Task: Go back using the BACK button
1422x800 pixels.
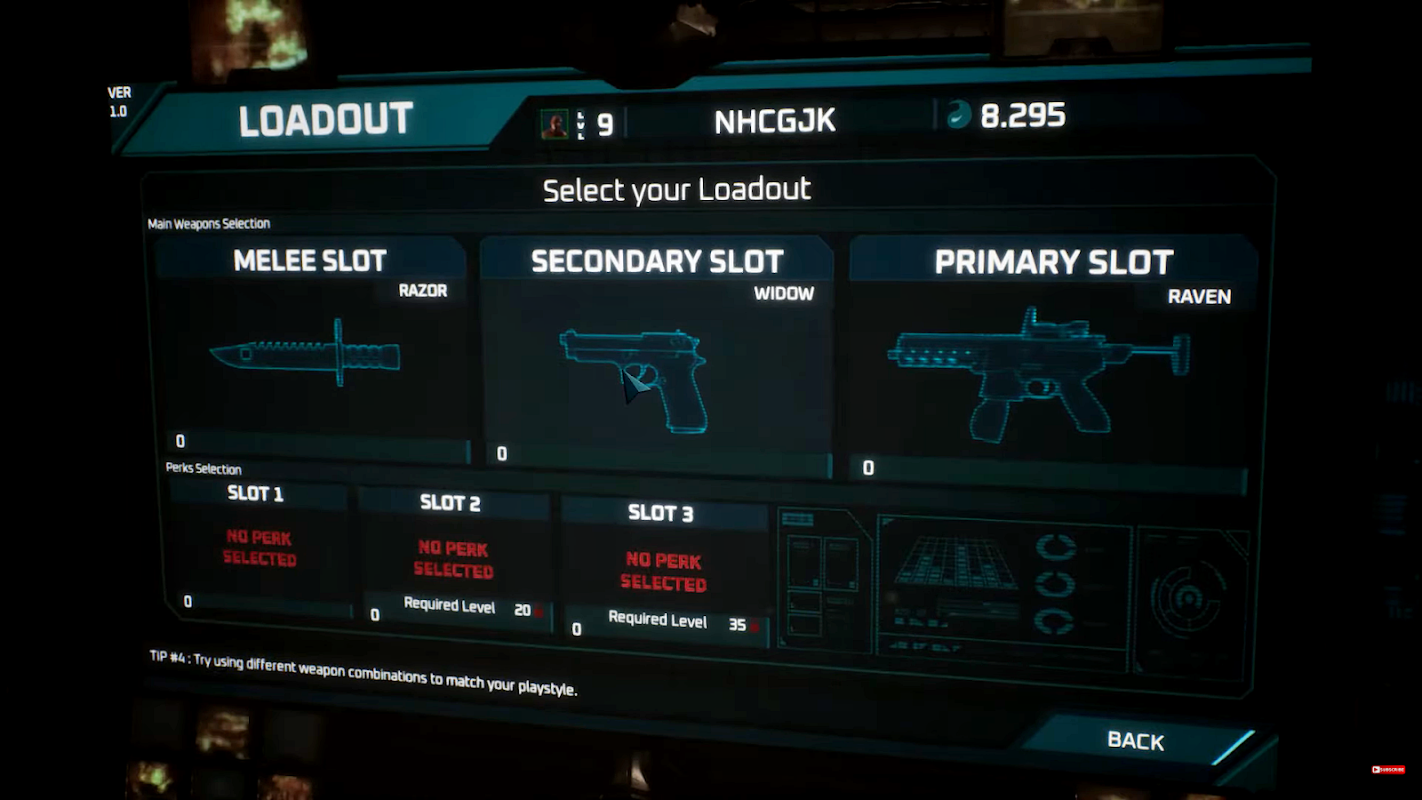Action: pyautogui.click(x=1136, y=741)
